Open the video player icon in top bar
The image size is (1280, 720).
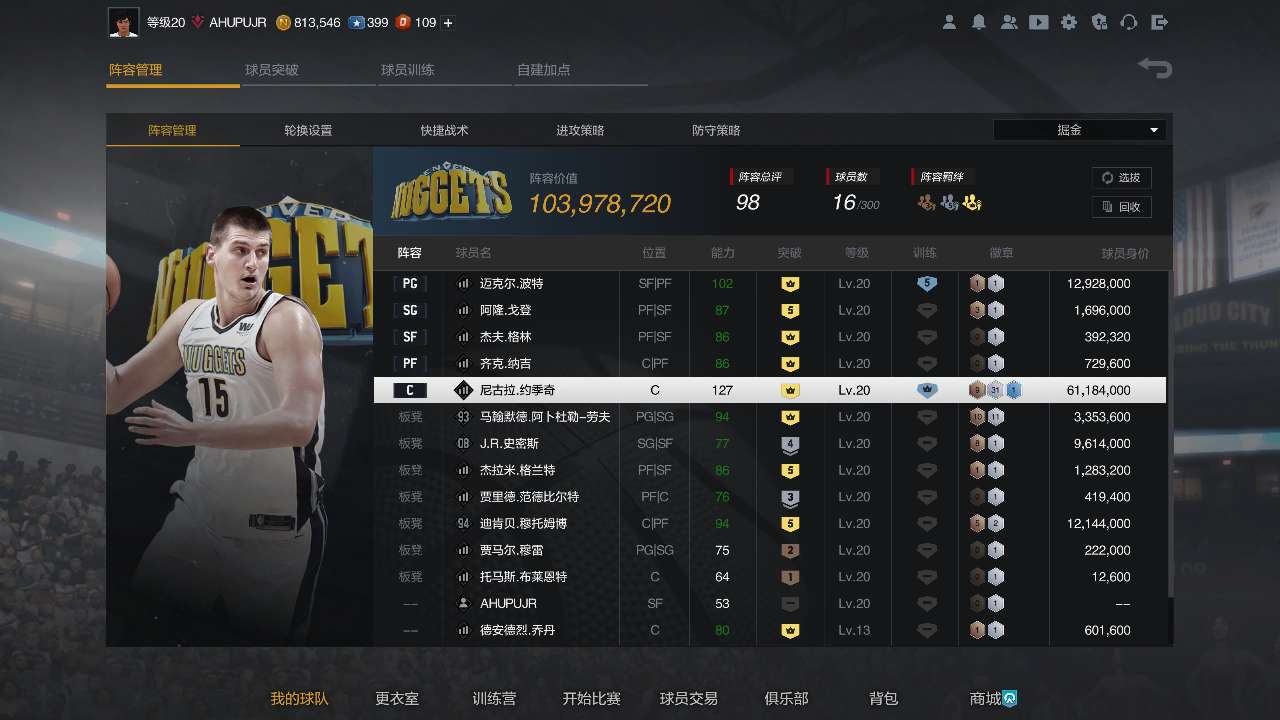(x=1039, y=22)
